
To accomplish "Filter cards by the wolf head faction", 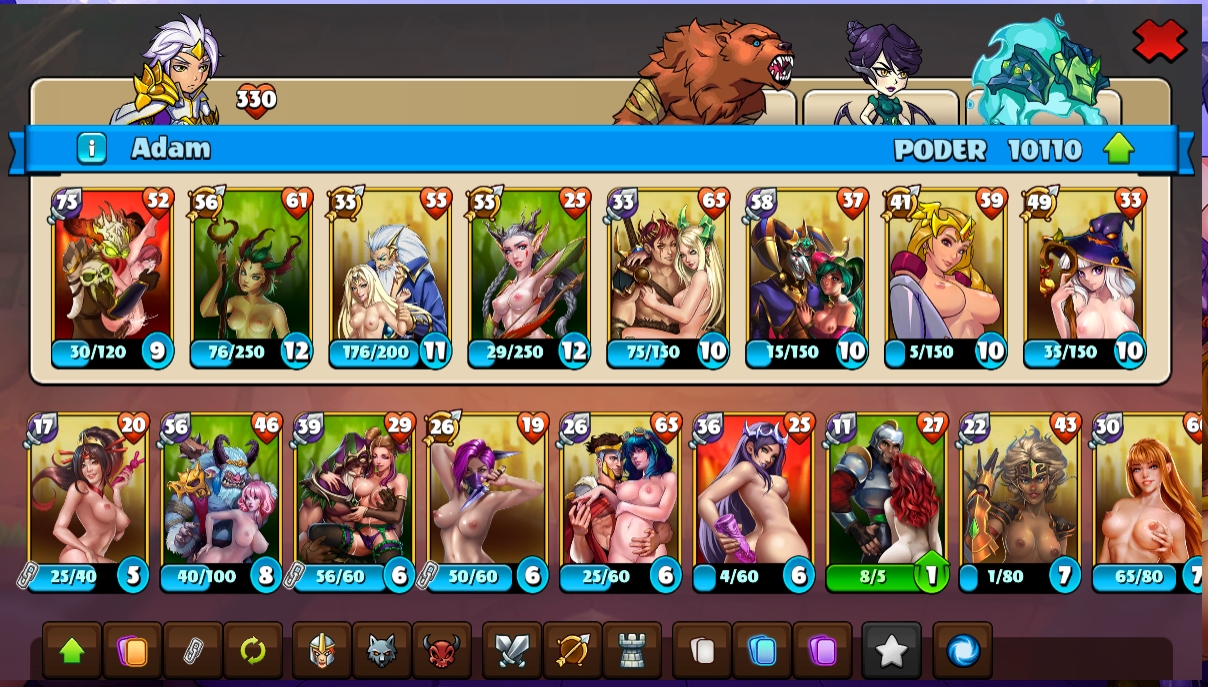I will 382,652.
